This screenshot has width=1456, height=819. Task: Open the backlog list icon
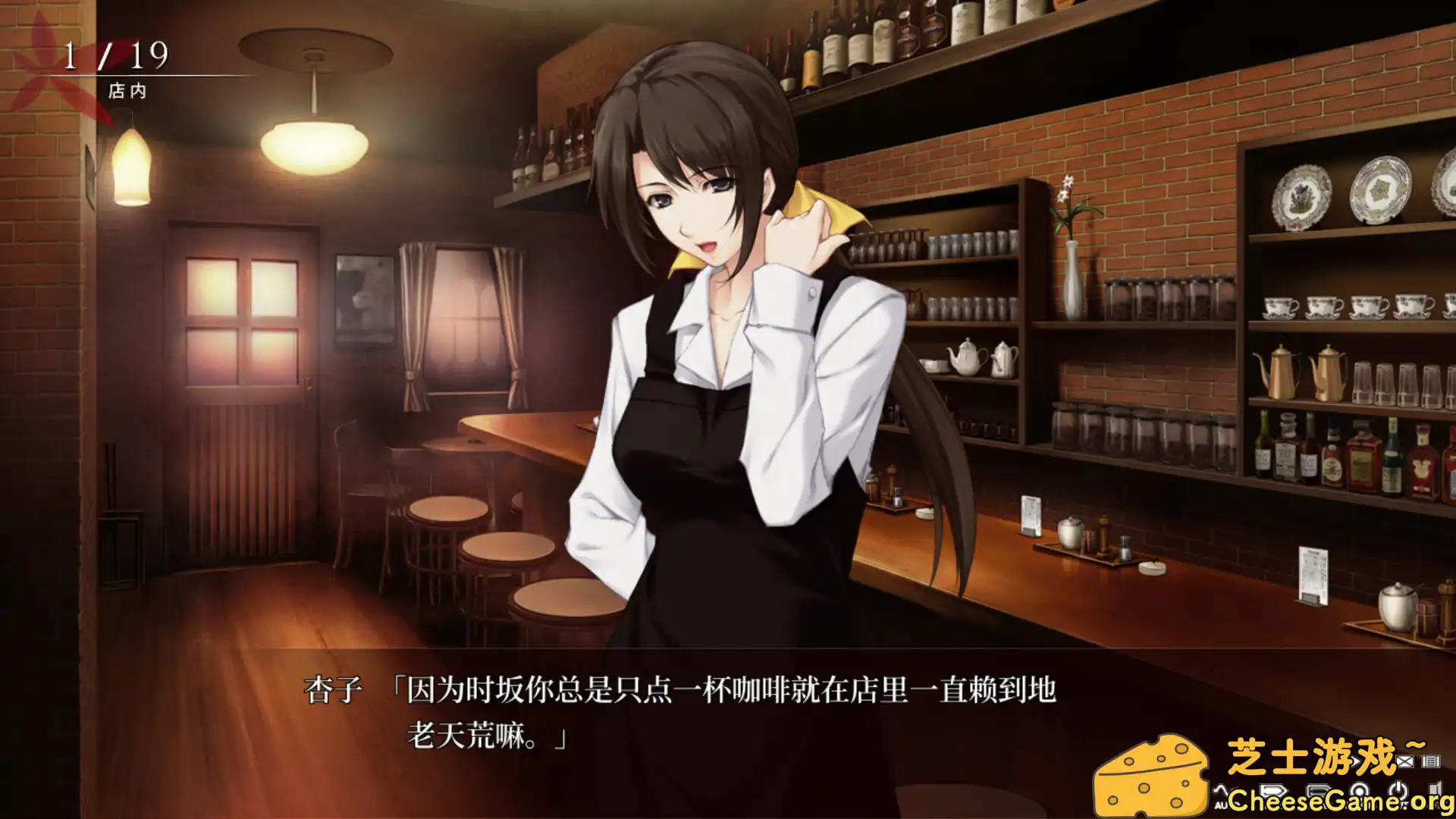[x=1430, y=761]
